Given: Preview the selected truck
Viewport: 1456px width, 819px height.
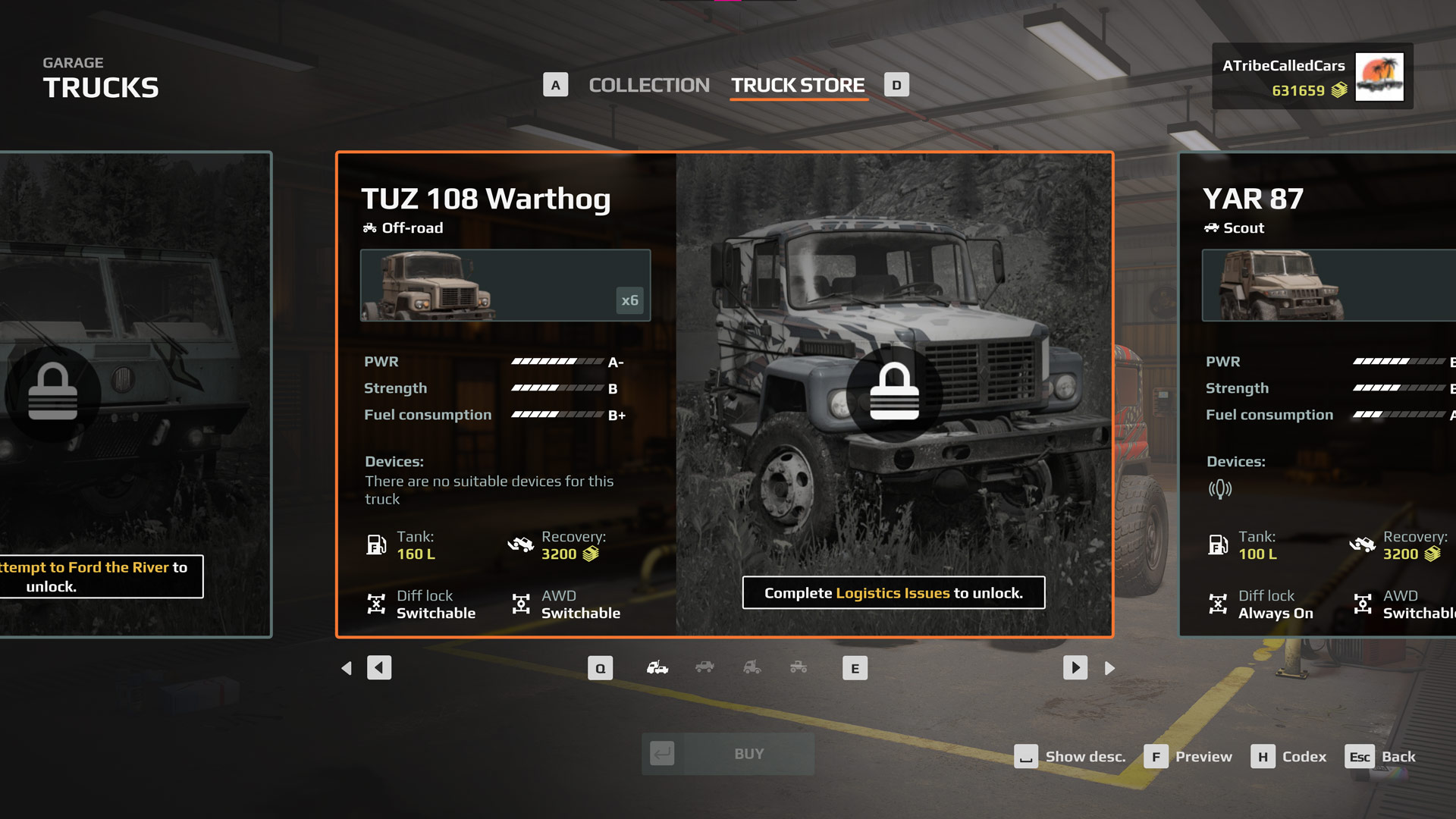Looking at the screenshot, I should [x=1188, y=757].
